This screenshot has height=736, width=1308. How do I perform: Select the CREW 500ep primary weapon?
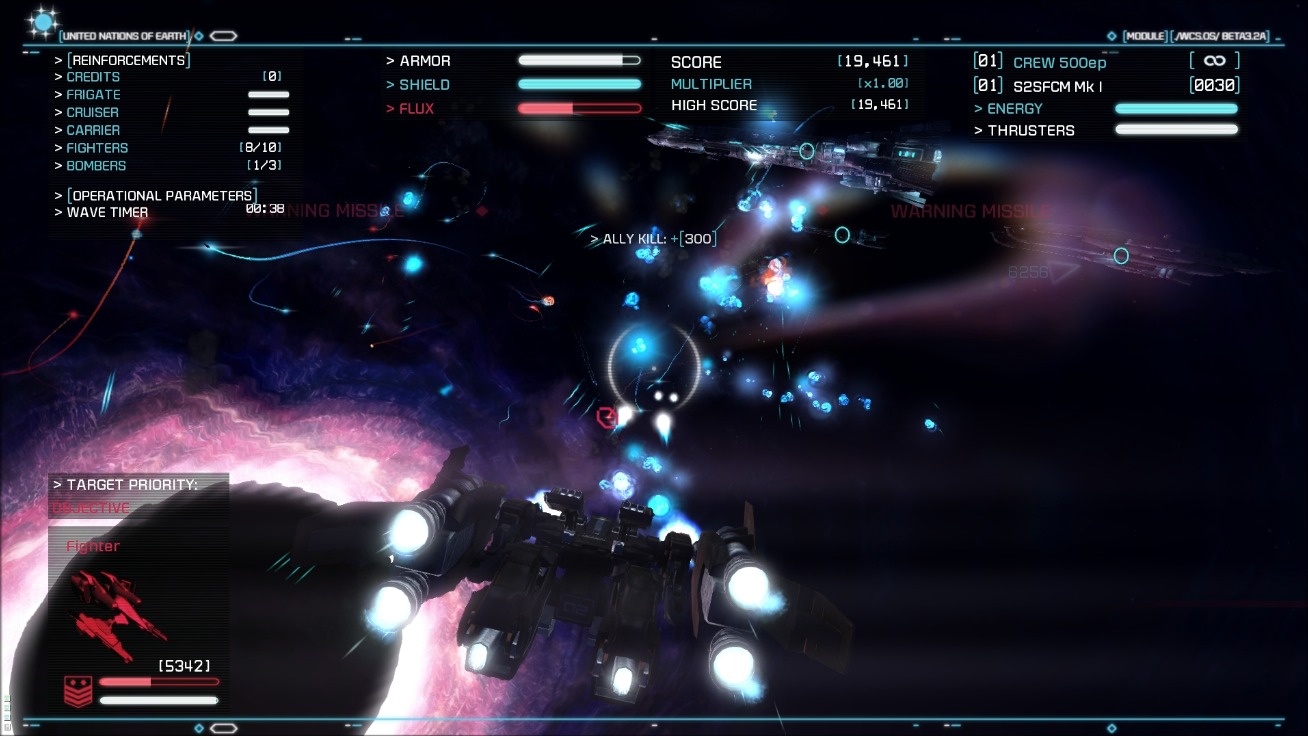1059,62
